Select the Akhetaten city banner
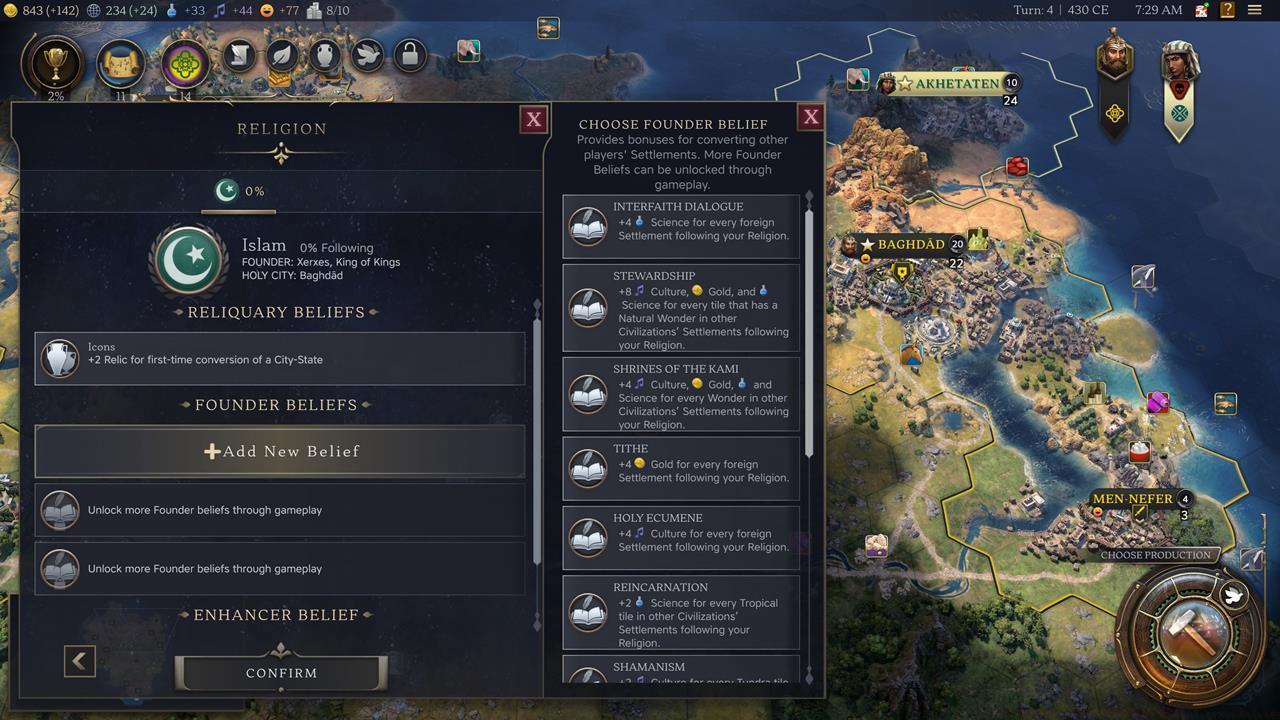Viewport: 1280px width, 720px height. 956,84
